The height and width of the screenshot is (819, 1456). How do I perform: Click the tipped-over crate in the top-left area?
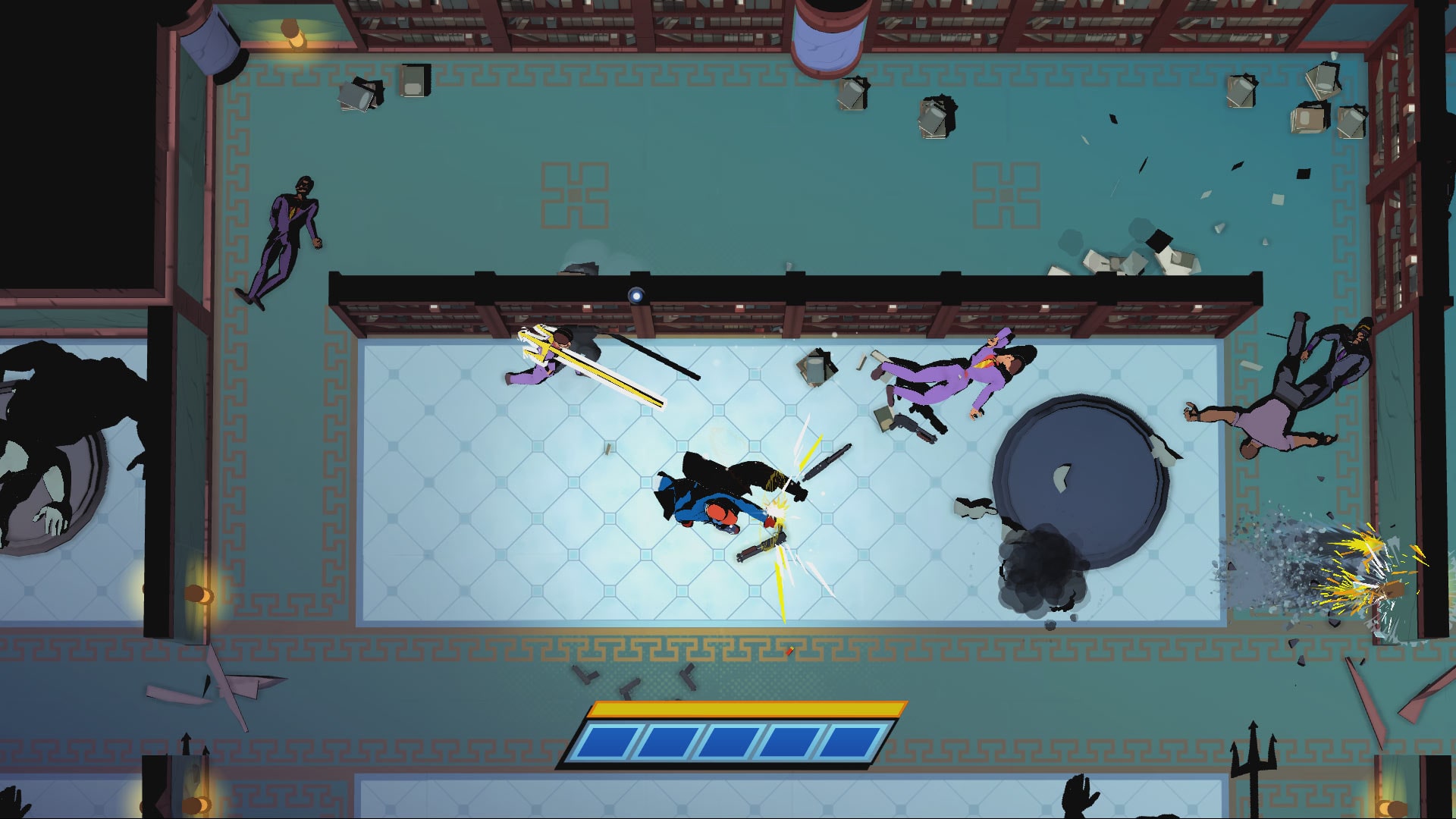pos(356,95)
